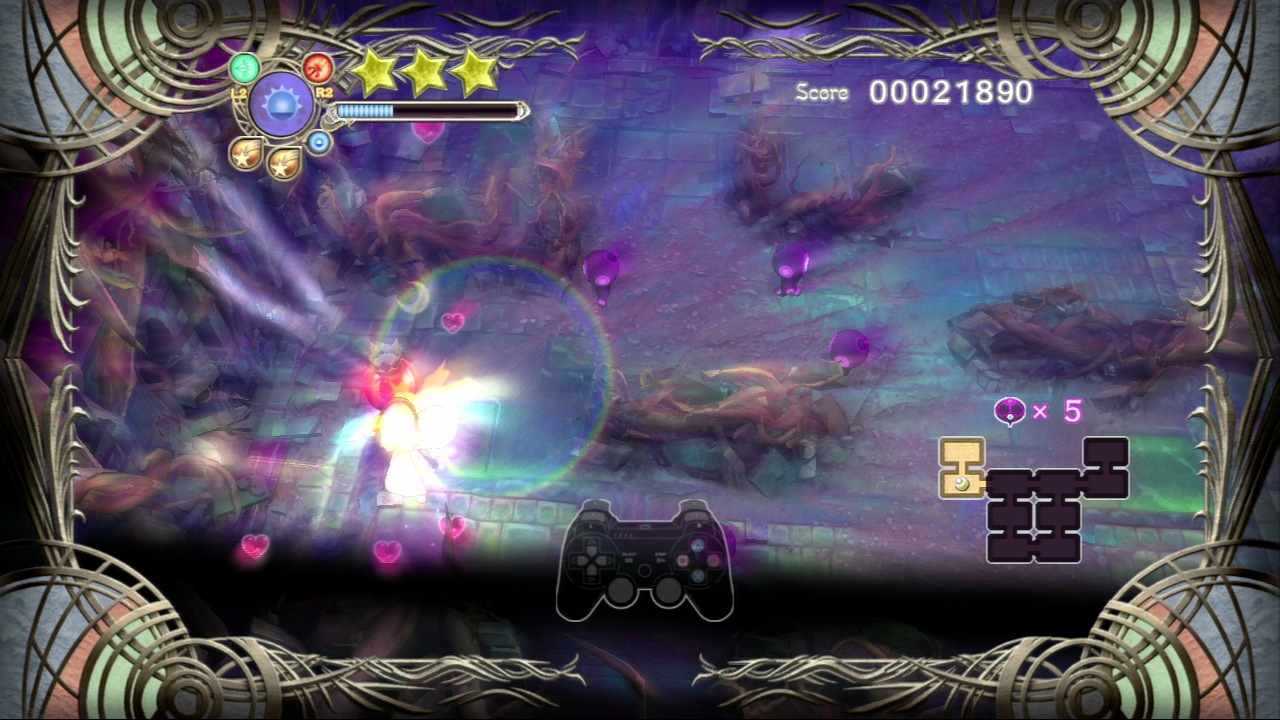Select the green L2 spell orb icon
This screenshot has height=720, width=1280.
click(244, 67)
